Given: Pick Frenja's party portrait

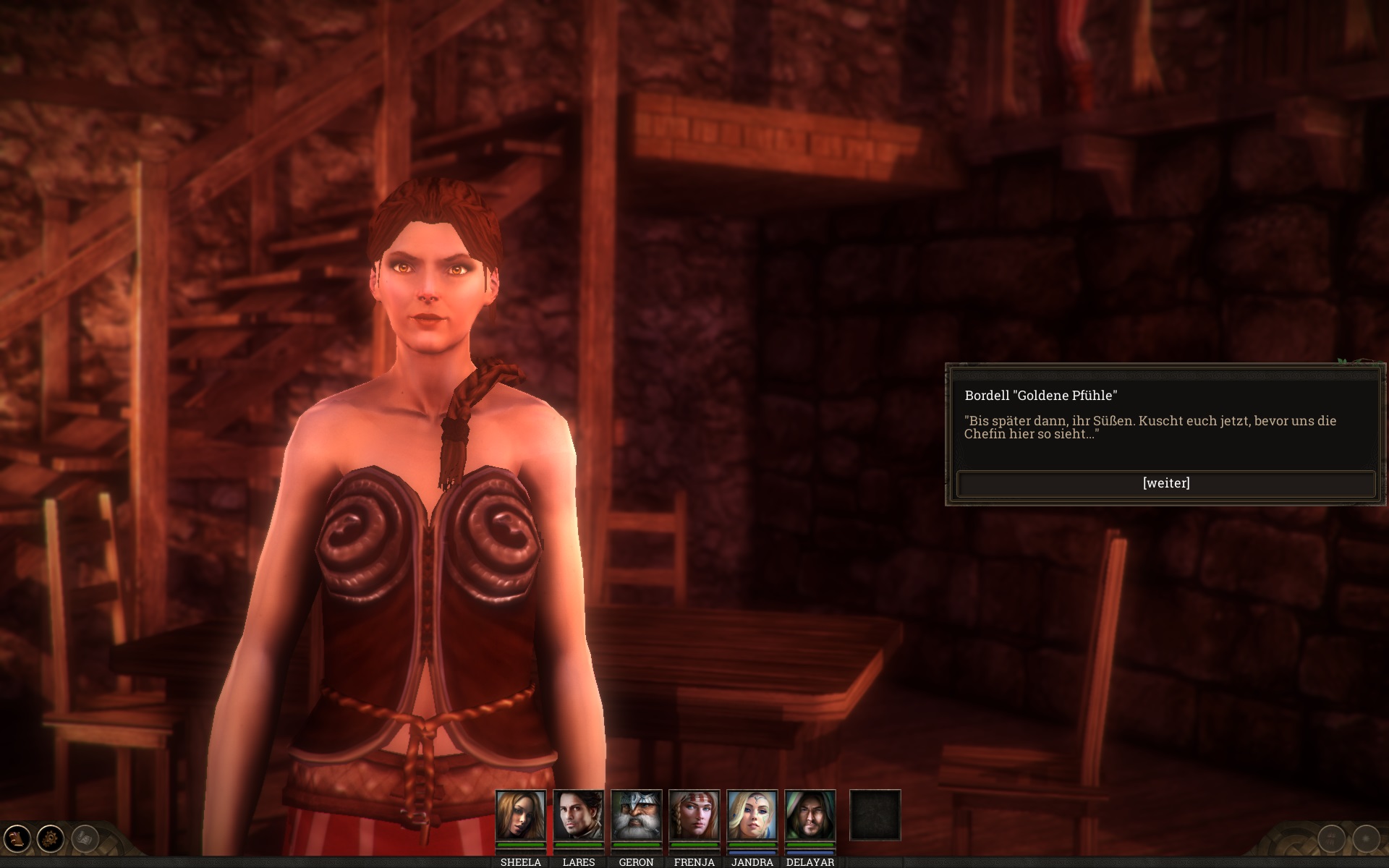Looking at the screenshot, I should pyautogui.click(x=694, y=815).
